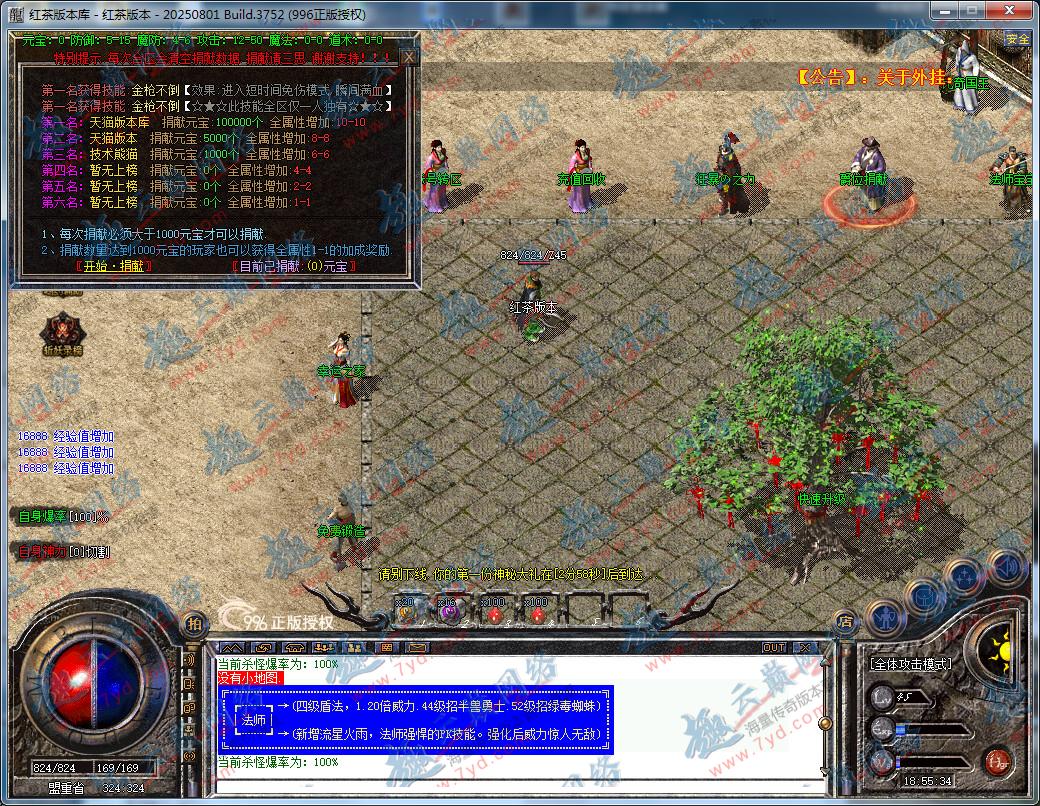This screenshot has height=806, width=1040.
Task: Click the OUT button above chat
Action: click(x=773, y=648)
